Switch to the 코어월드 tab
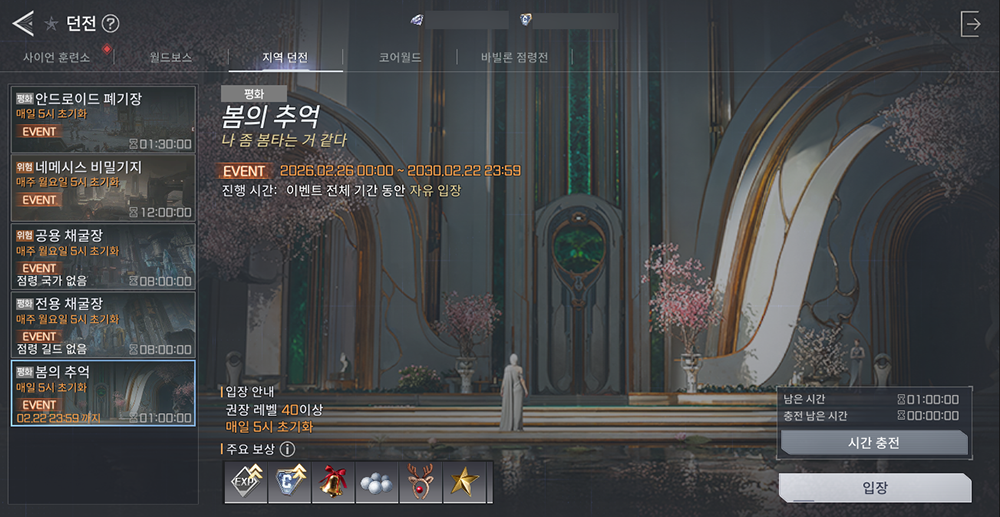The image size is (1000, 517). (x=400, y=57)
